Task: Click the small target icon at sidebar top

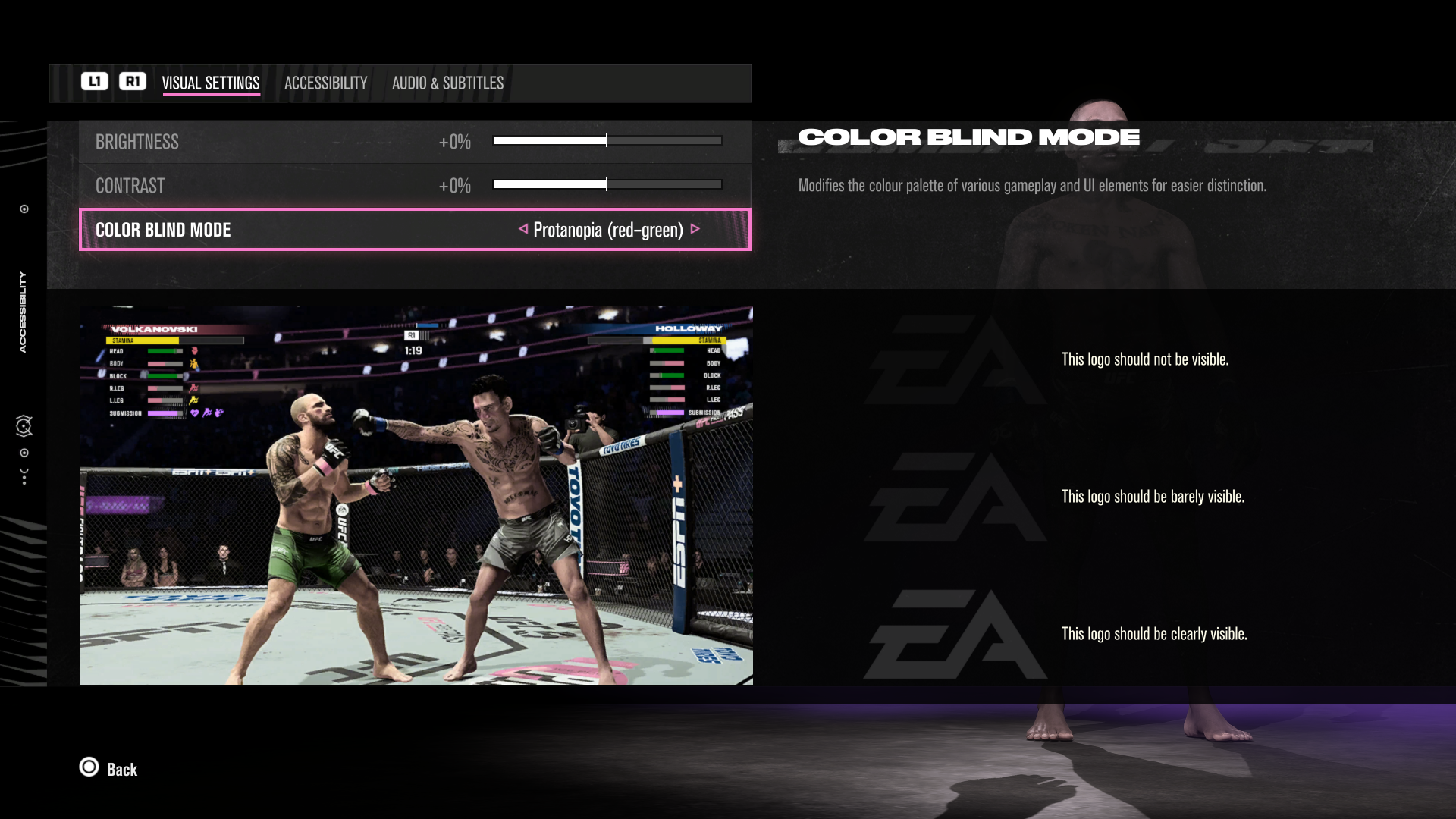Action: click(x=24, y=209)
